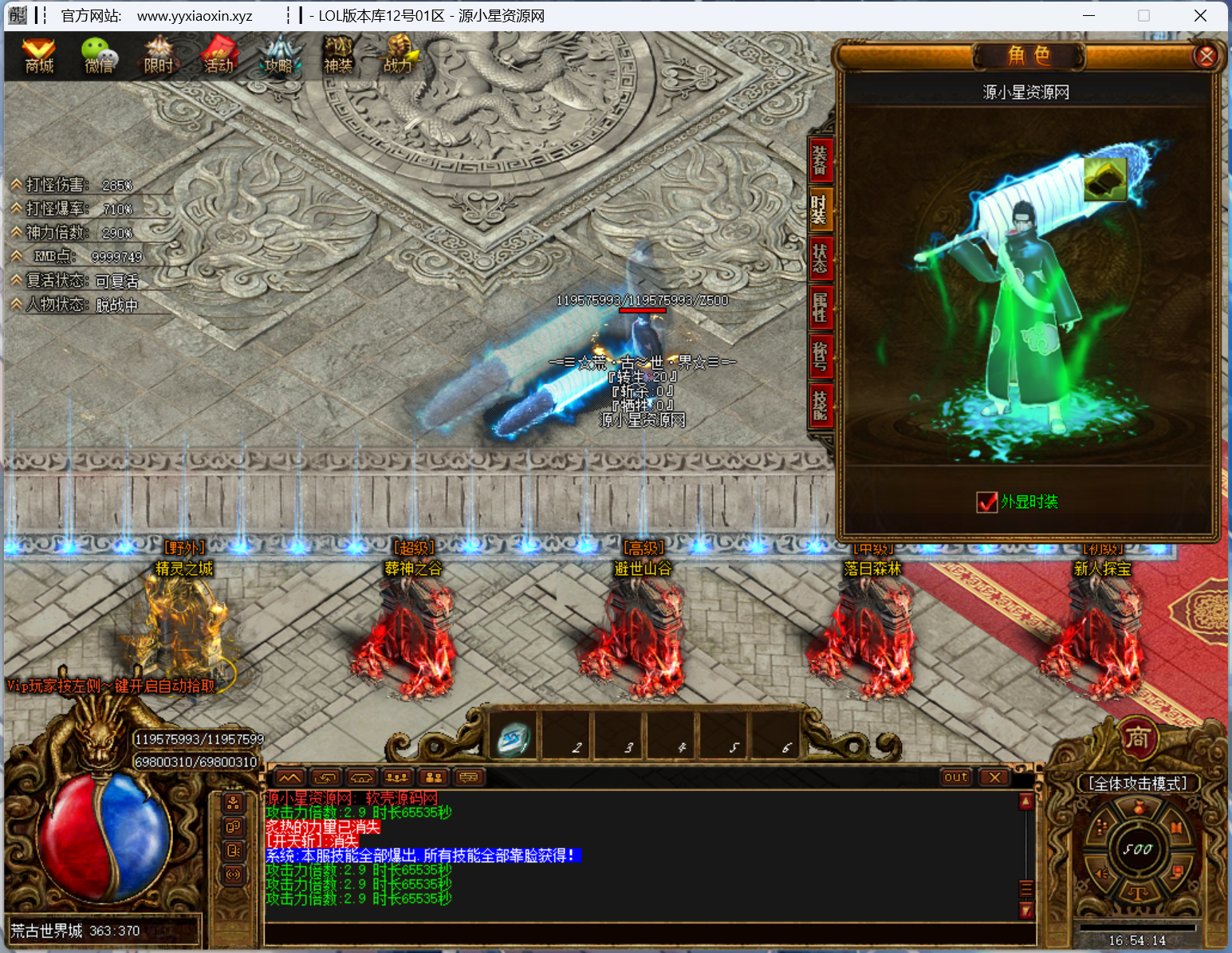Viewport: 1232px width, 953px height.
Task: Switch to the 装备 equipment tab
Action: point(820,159)
